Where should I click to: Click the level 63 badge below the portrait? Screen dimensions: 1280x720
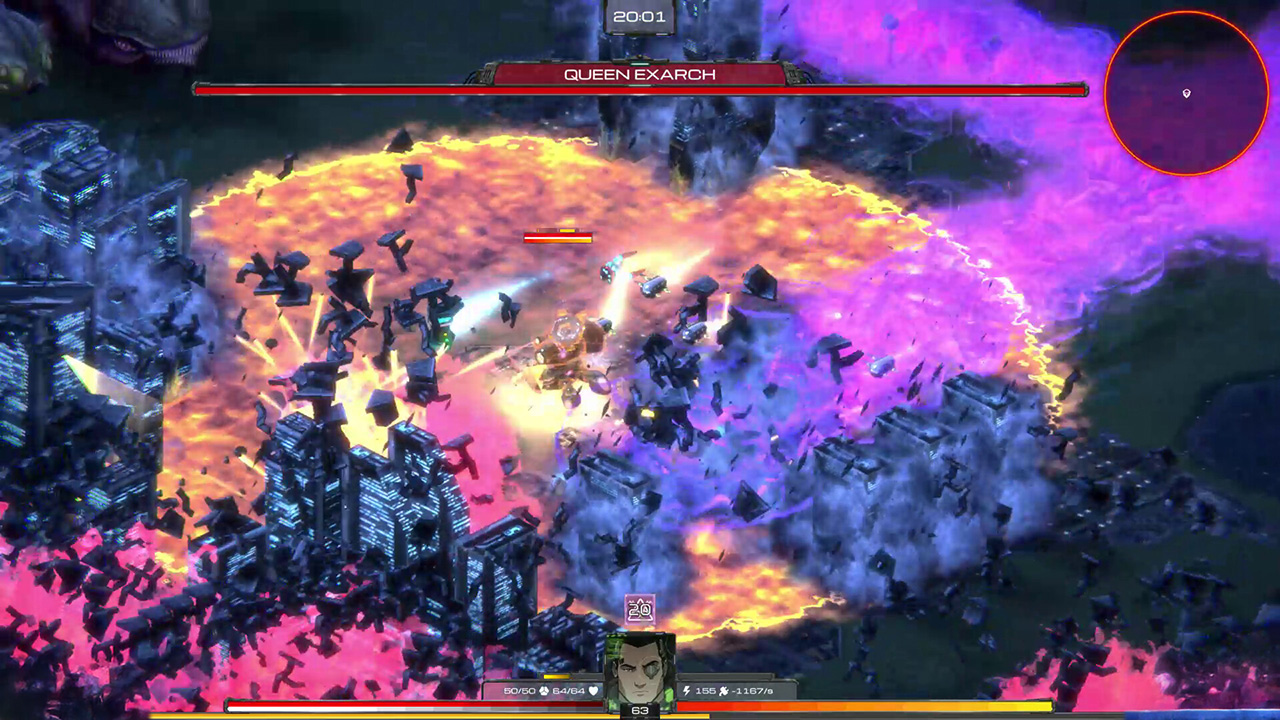click(640, 709)
